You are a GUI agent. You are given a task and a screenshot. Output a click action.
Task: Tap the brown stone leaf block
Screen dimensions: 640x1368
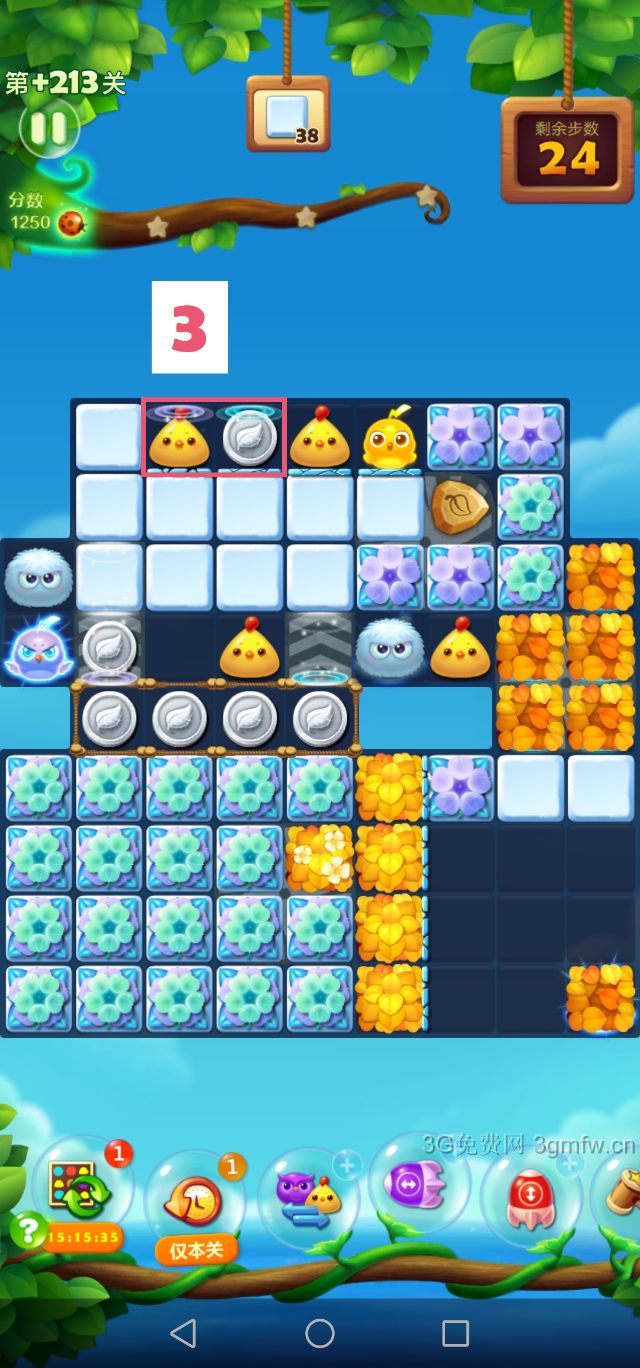[x=460, y=508]
